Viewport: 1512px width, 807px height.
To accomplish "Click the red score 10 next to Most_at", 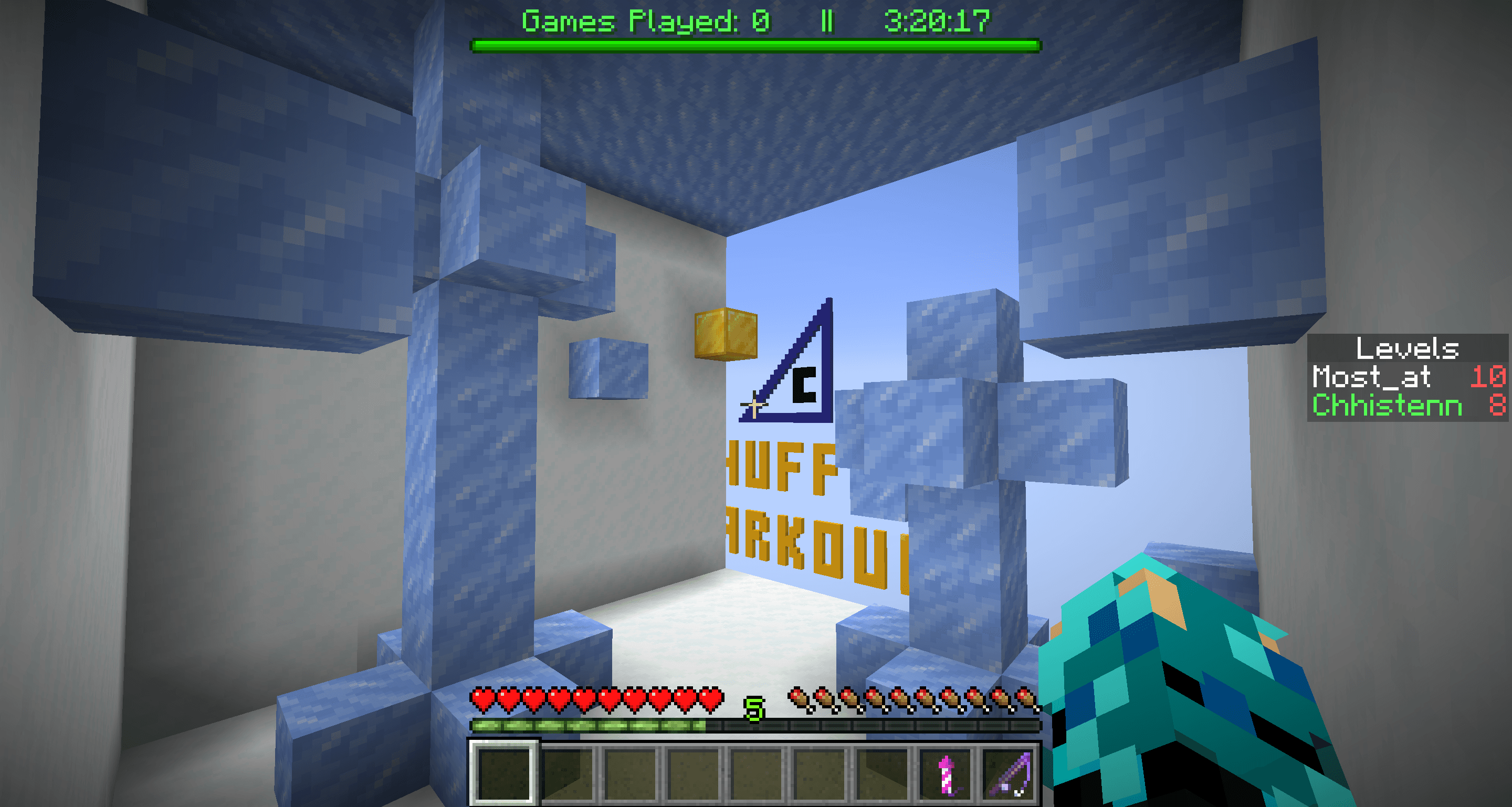I will (x=1487, y=377).
